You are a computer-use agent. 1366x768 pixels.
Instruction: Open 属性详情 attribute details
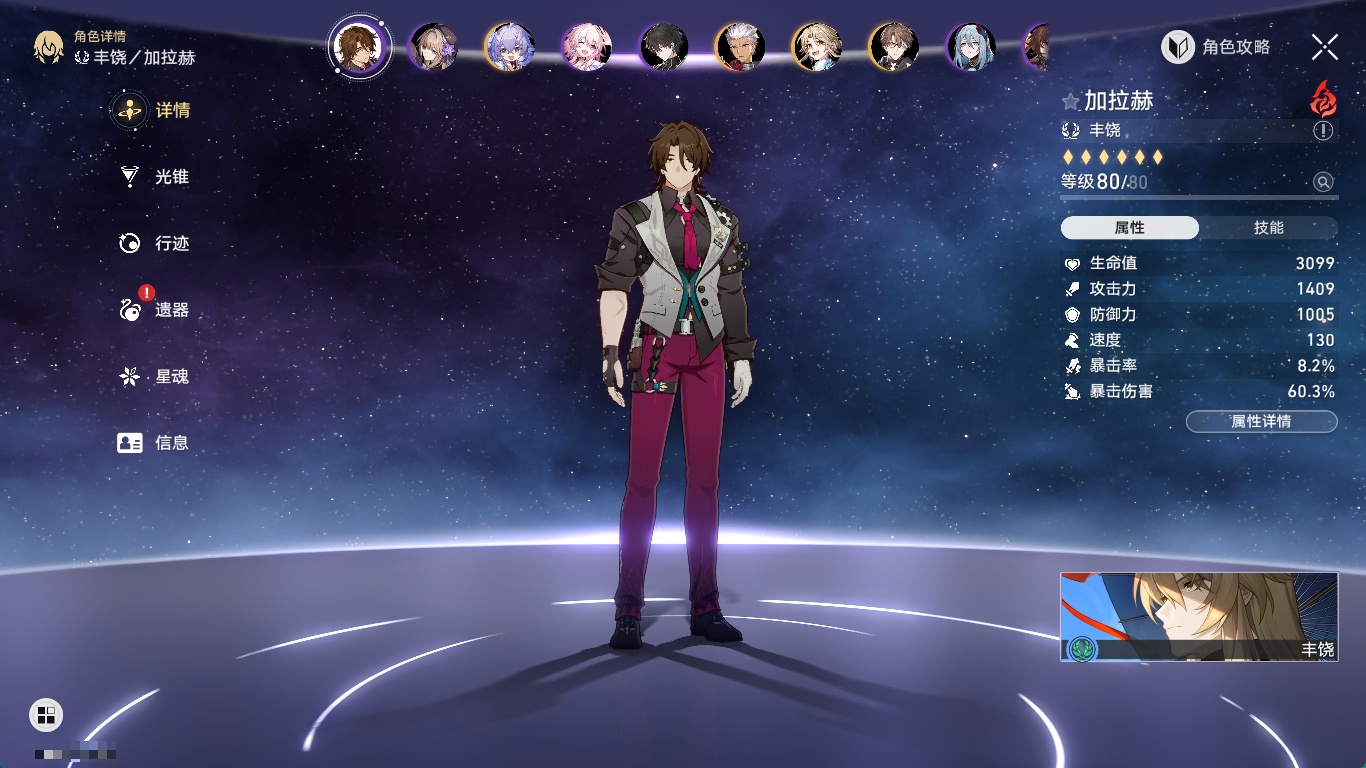(1261, 421)
